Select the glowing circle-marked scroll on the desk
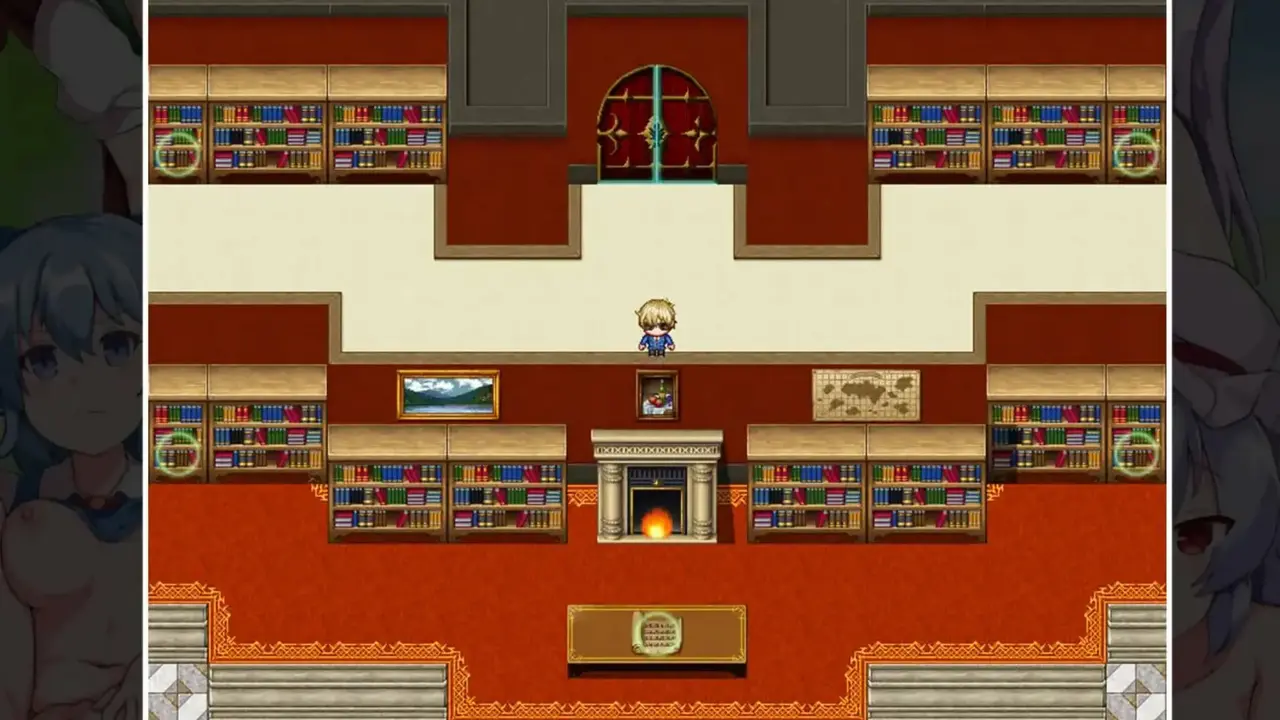Image resolution: width=1280 pixels, height=720 pixels. (657, 633)
